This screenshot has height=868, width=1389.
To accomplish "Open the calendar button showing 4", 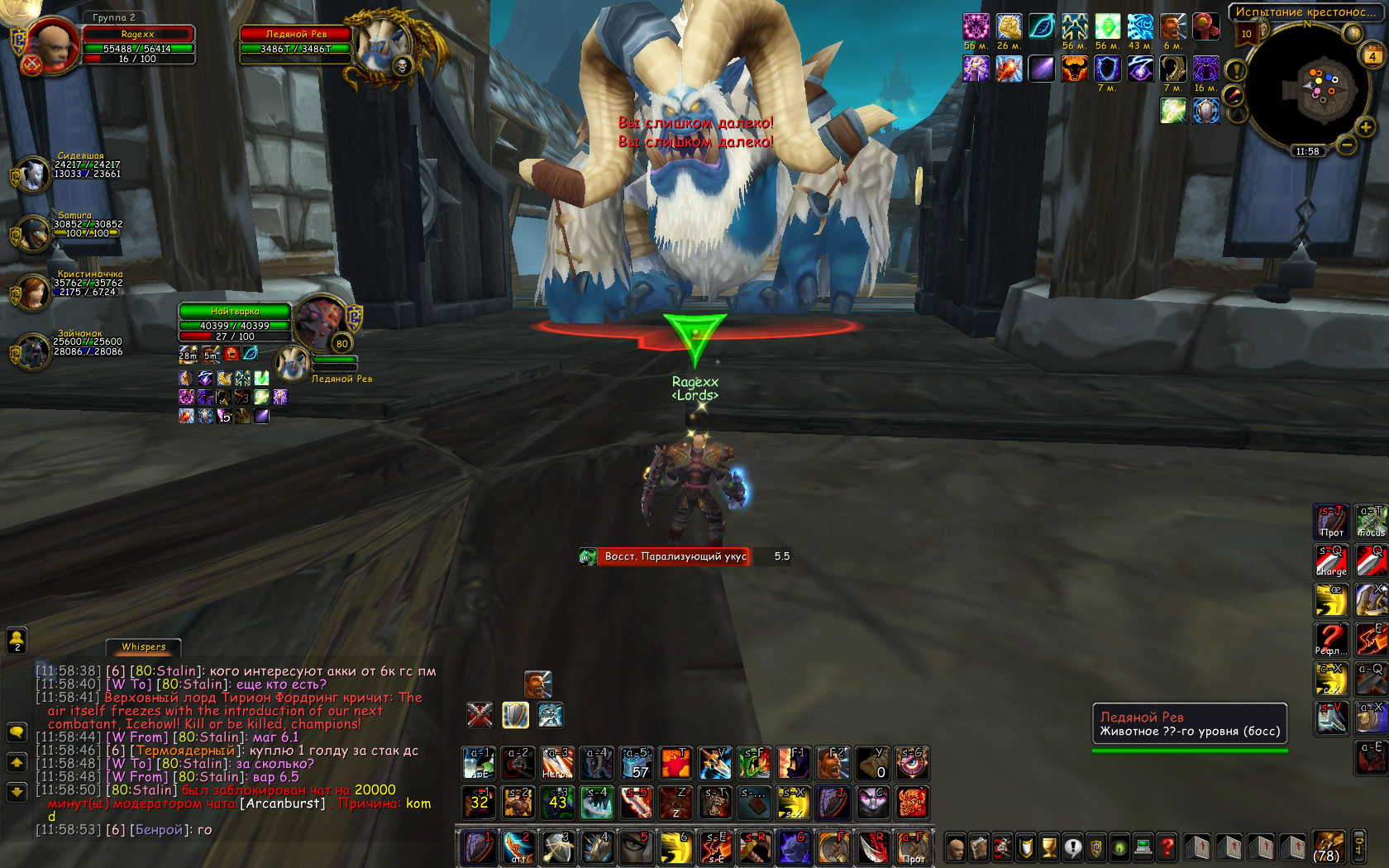I will click(x=1372, y=56).
